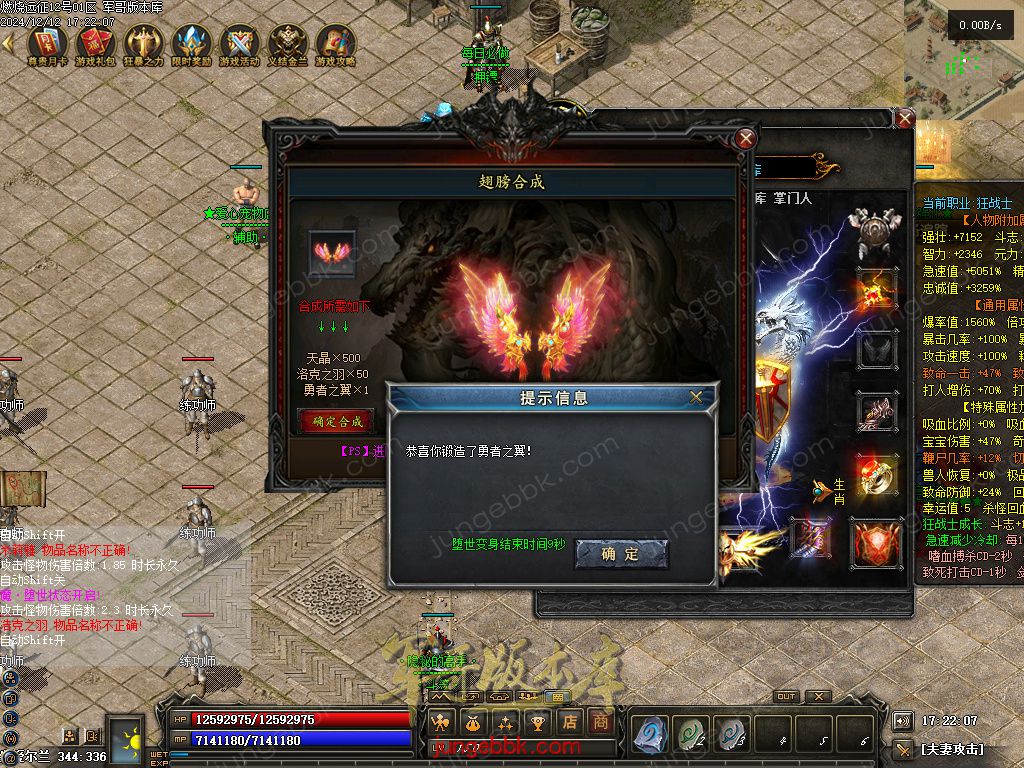Image resolution: width=1024 pixels, height=768 pixels.
Task: Close the 翅膀合成 window
Action: pyautogui.click(x=745, y=139)
